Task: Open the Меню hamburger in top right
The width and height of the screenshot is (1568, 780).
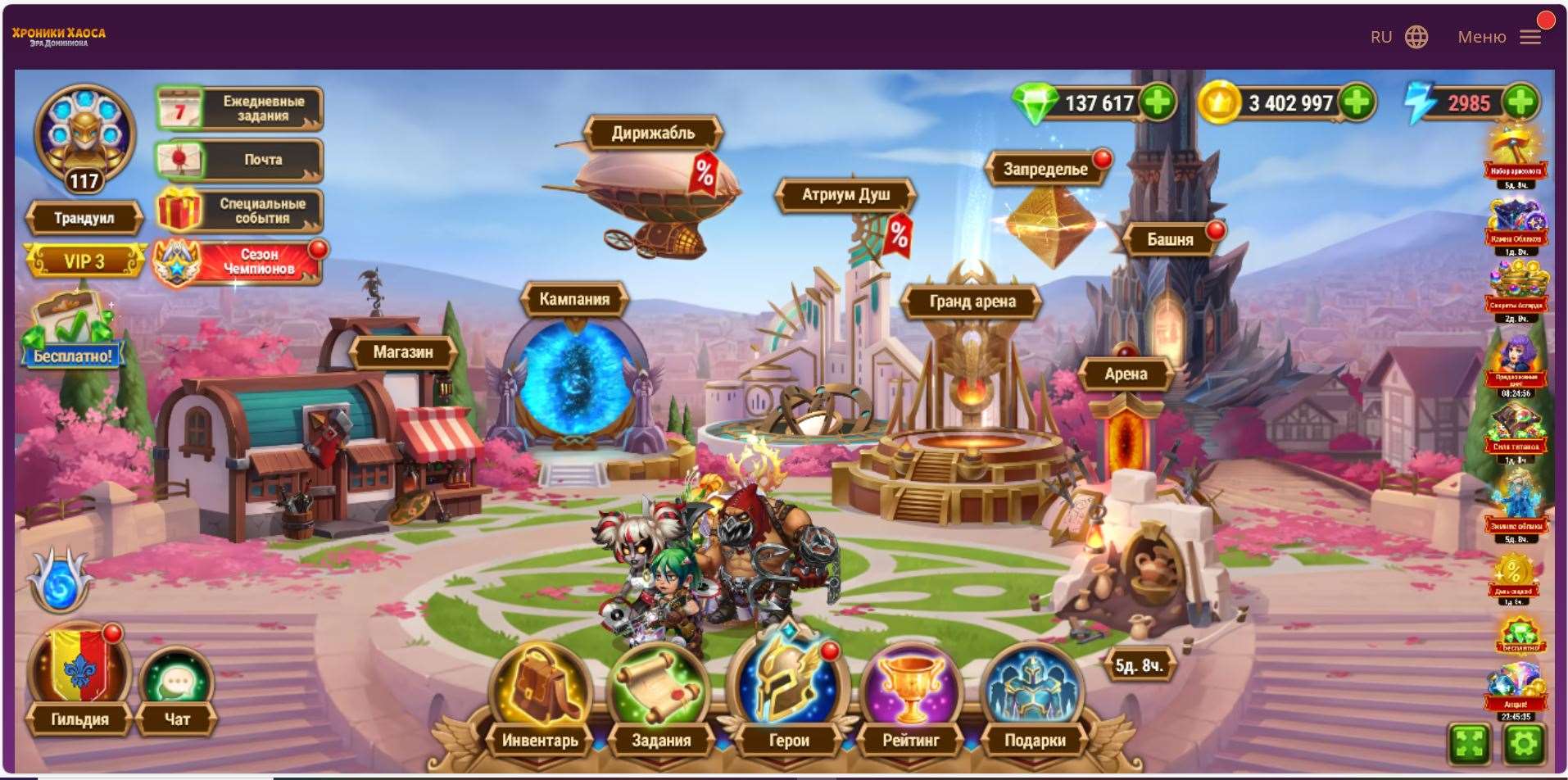Action: 1530,37
